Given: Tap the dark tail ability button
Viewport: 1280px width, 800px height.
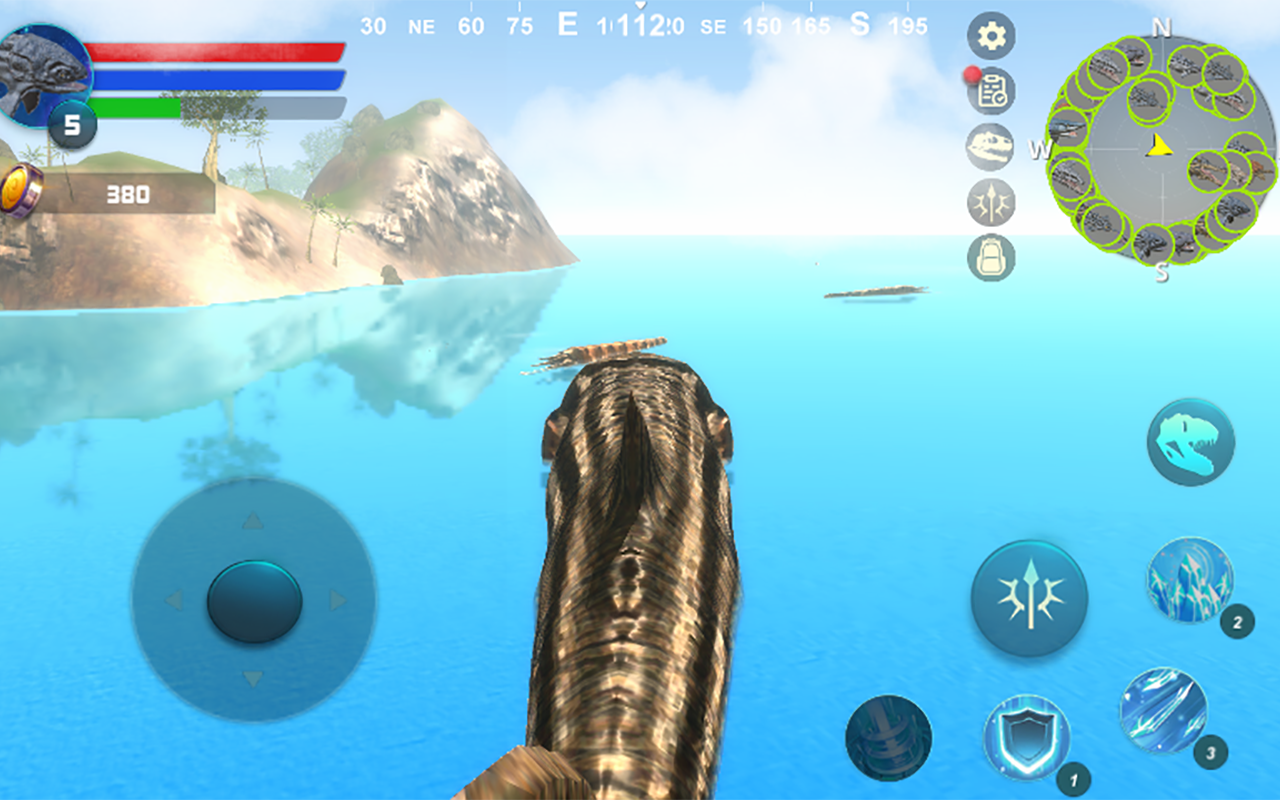Looking at the screenshot, I should (x=888, y=738).
